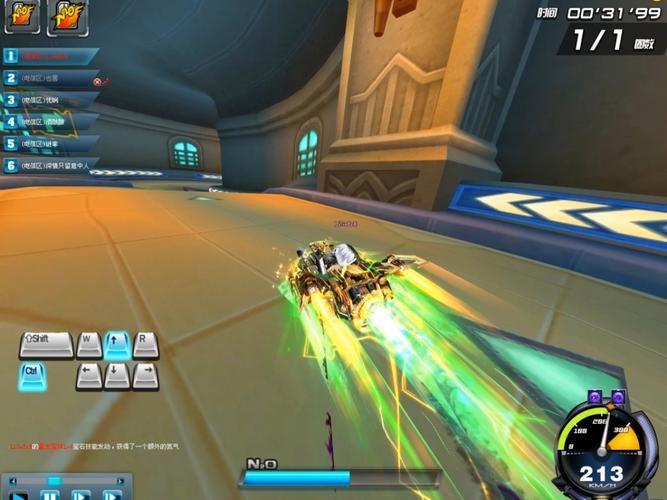Select the rank 1 racer row
Viewport: 667px width, 500px height.
[x=48, y=56]
